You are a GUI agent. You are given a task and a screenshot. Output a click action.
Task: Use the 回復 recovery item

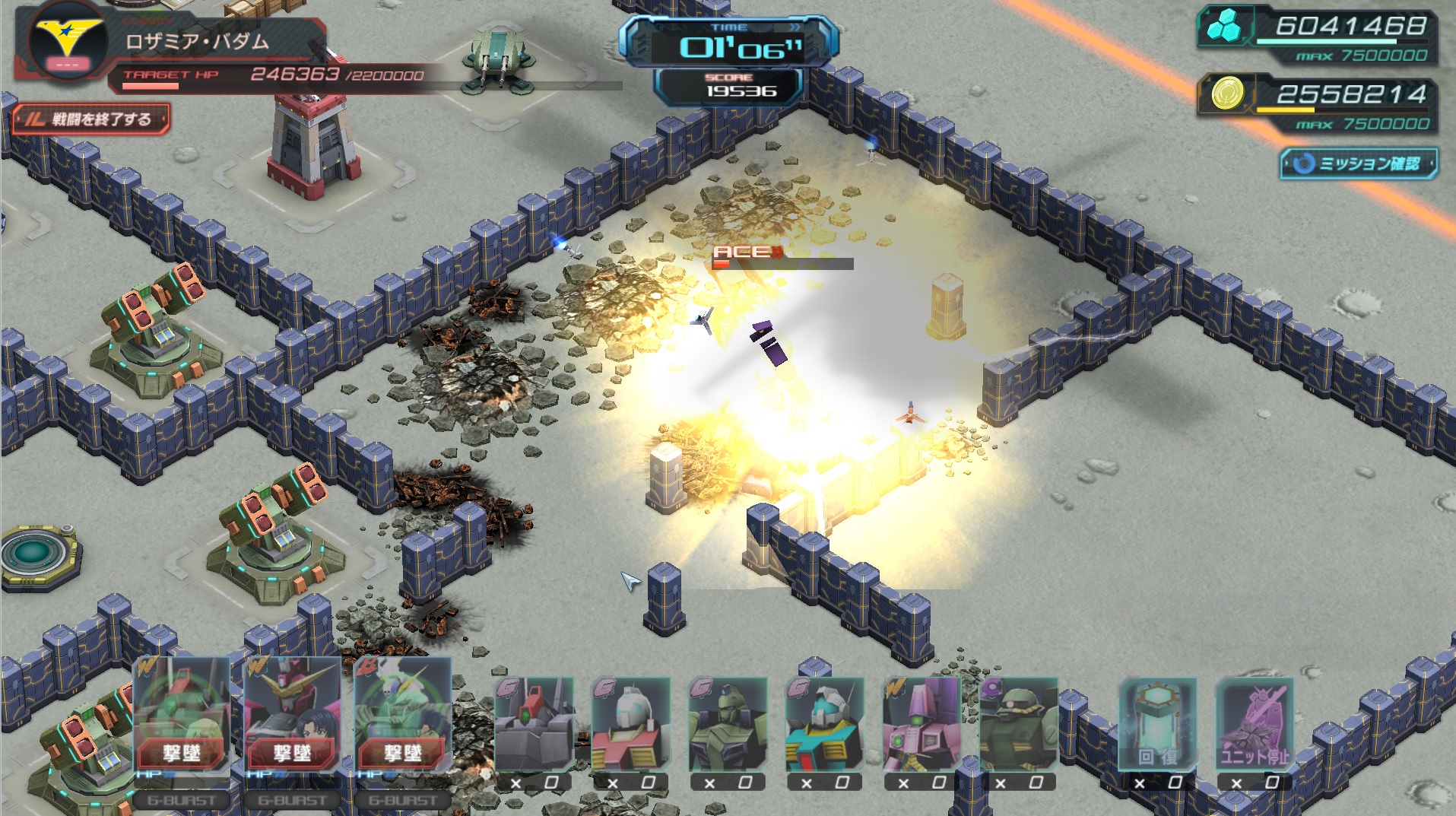(1157, 726)
